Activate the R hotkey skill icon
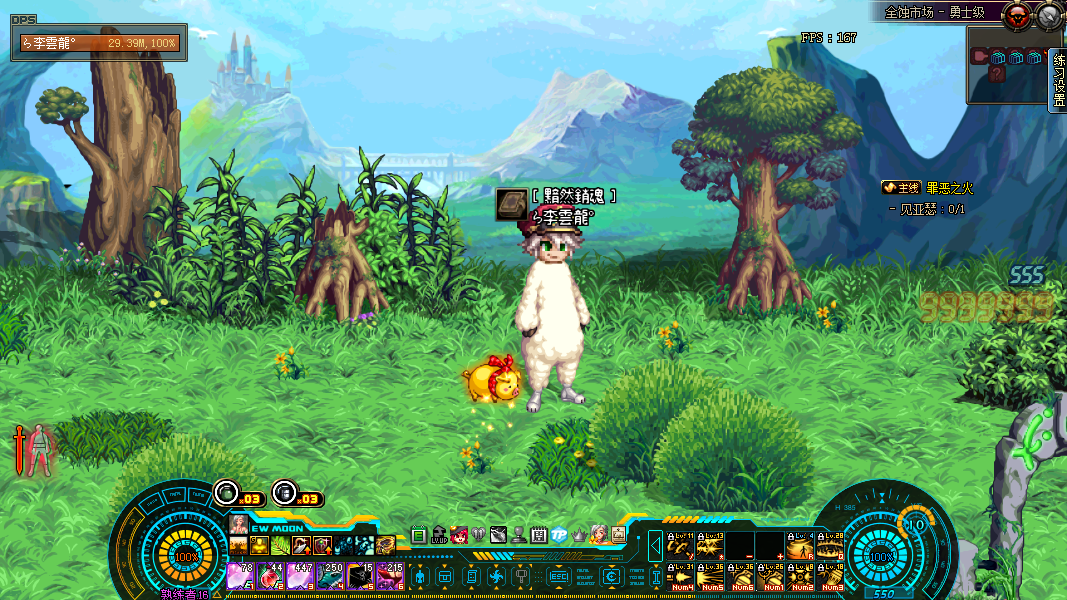Image resolution: width=1067 pixels, height=600 pixels. point(800,546)
